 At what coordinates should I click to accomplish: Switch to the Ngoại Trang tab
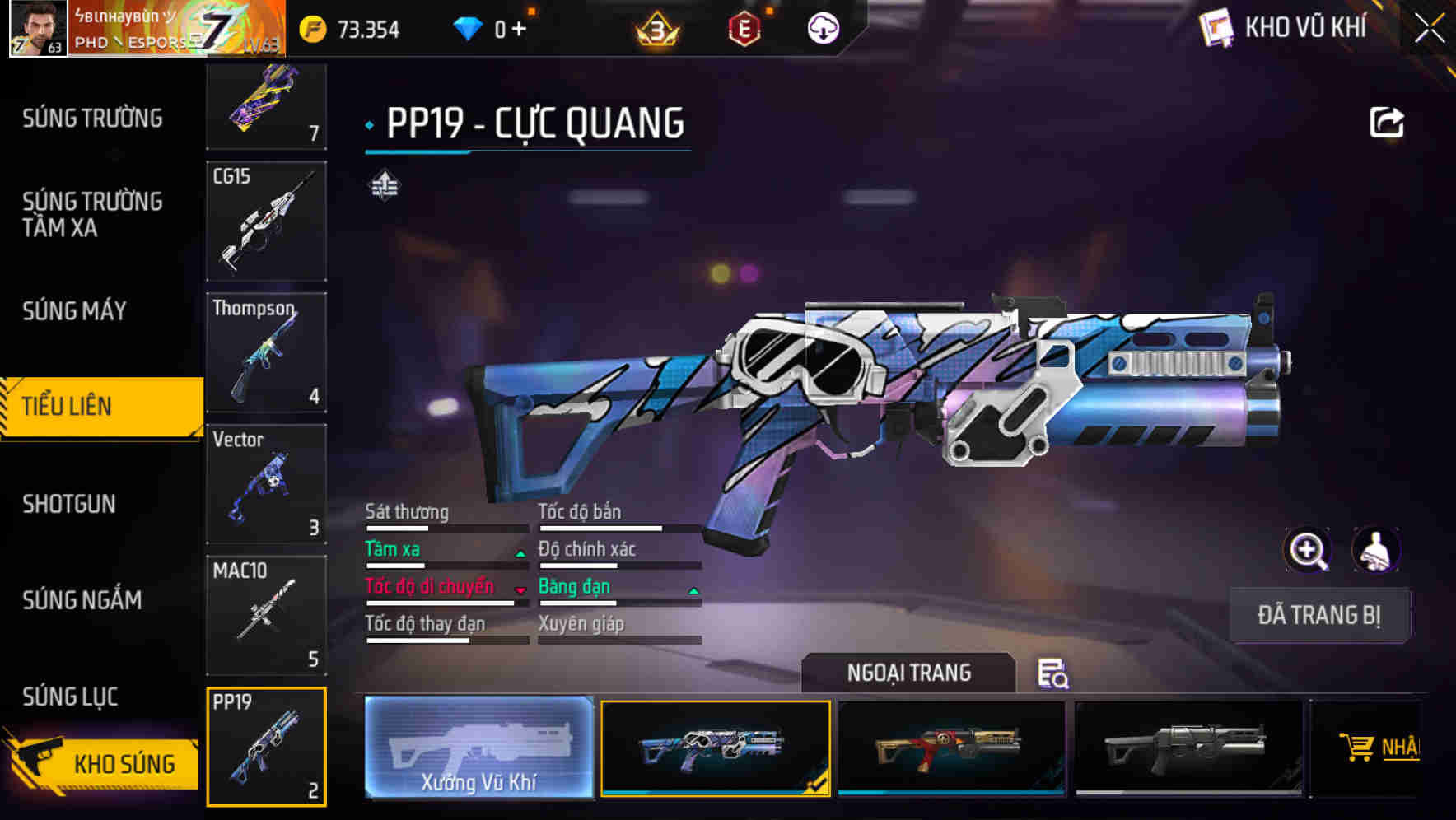(909, 673)
